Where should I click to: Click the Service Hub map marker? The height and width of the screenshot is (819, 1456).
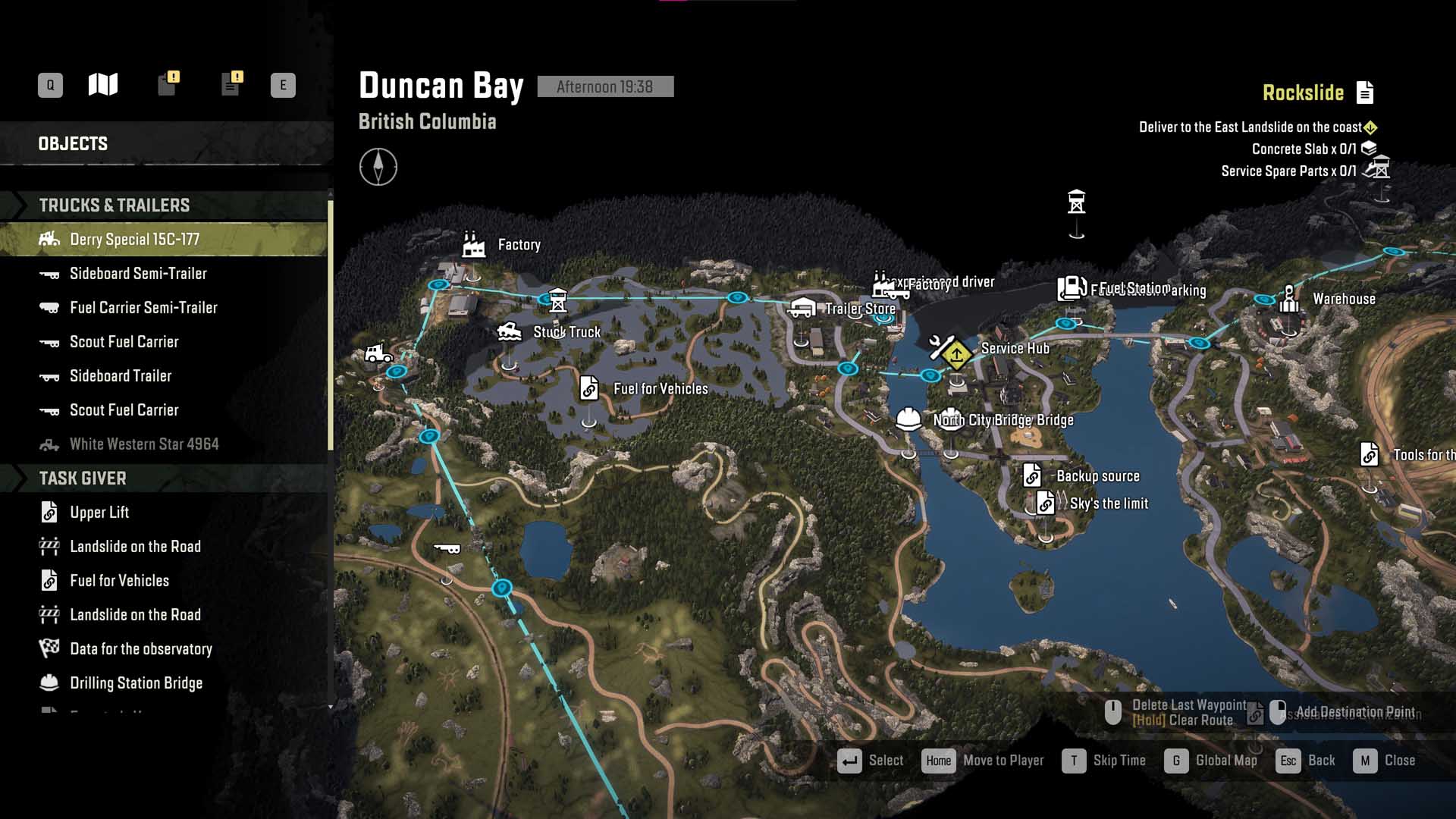943,348
